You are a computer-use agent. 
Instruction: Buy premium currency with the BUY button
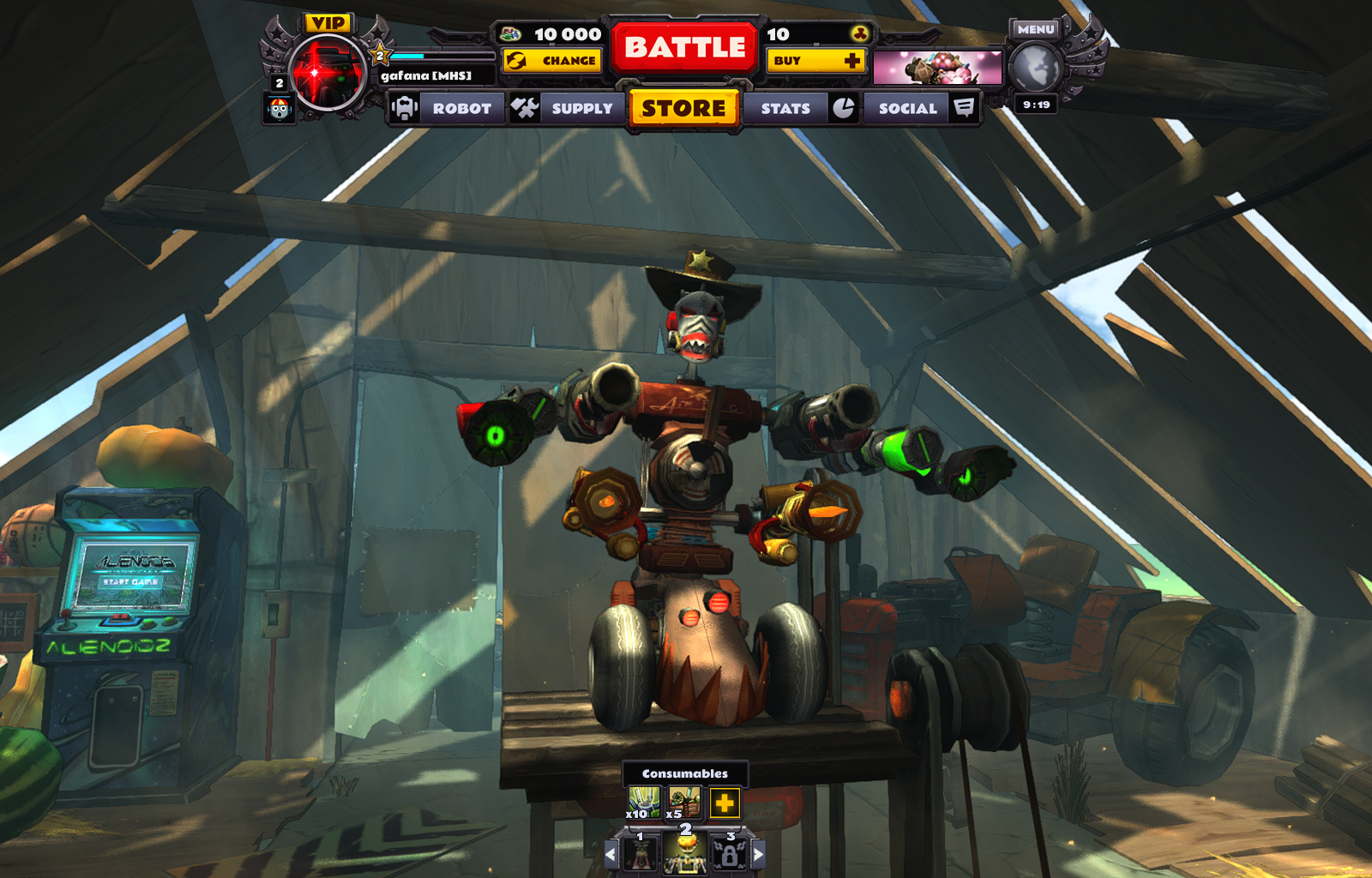[815, 61]
